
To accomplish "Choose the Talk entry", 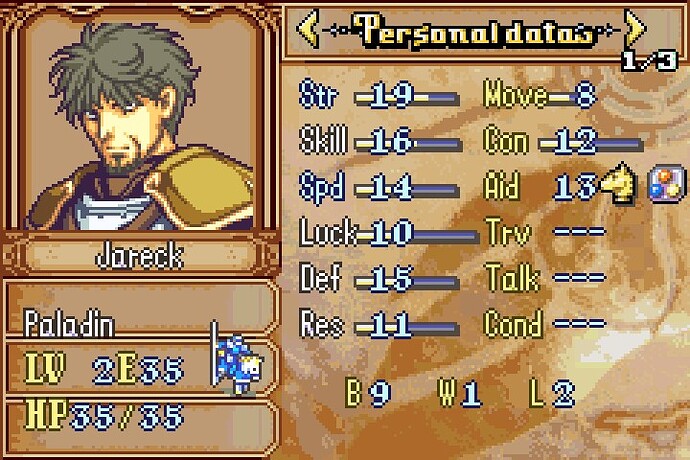I will 545,279.
